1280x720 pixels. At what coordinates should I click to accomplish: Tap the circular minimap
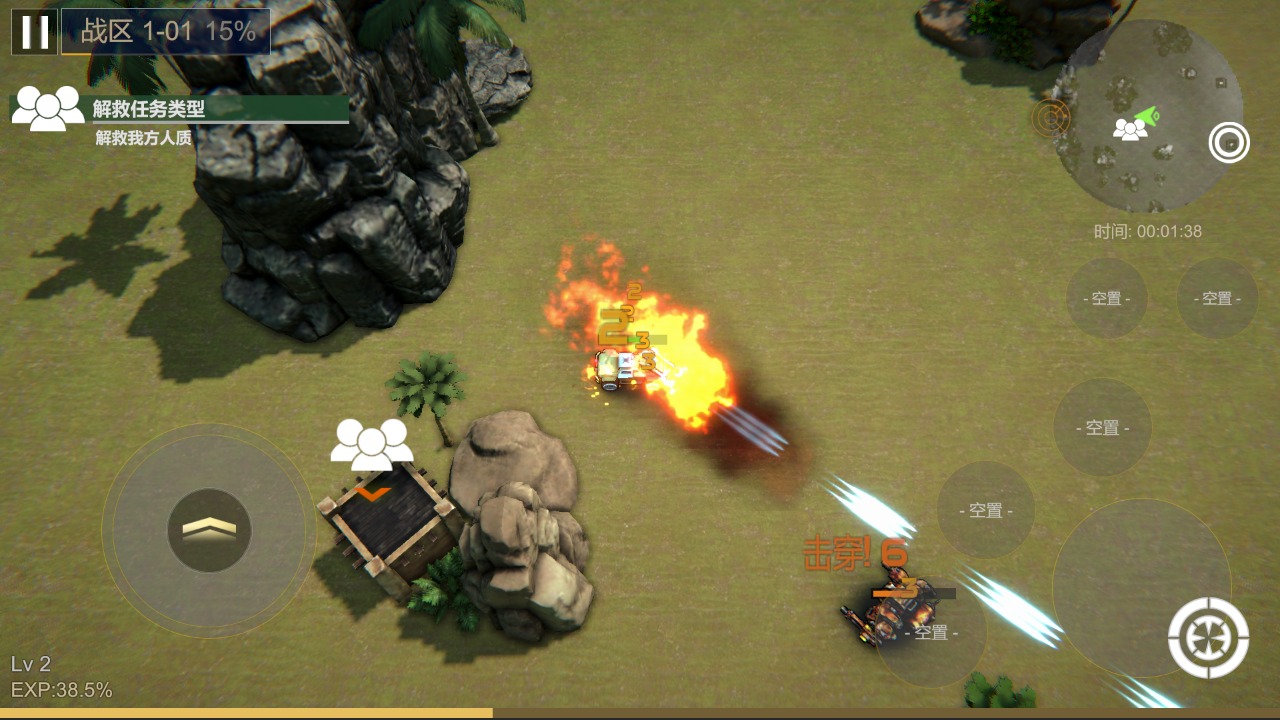click(1149, 117)
